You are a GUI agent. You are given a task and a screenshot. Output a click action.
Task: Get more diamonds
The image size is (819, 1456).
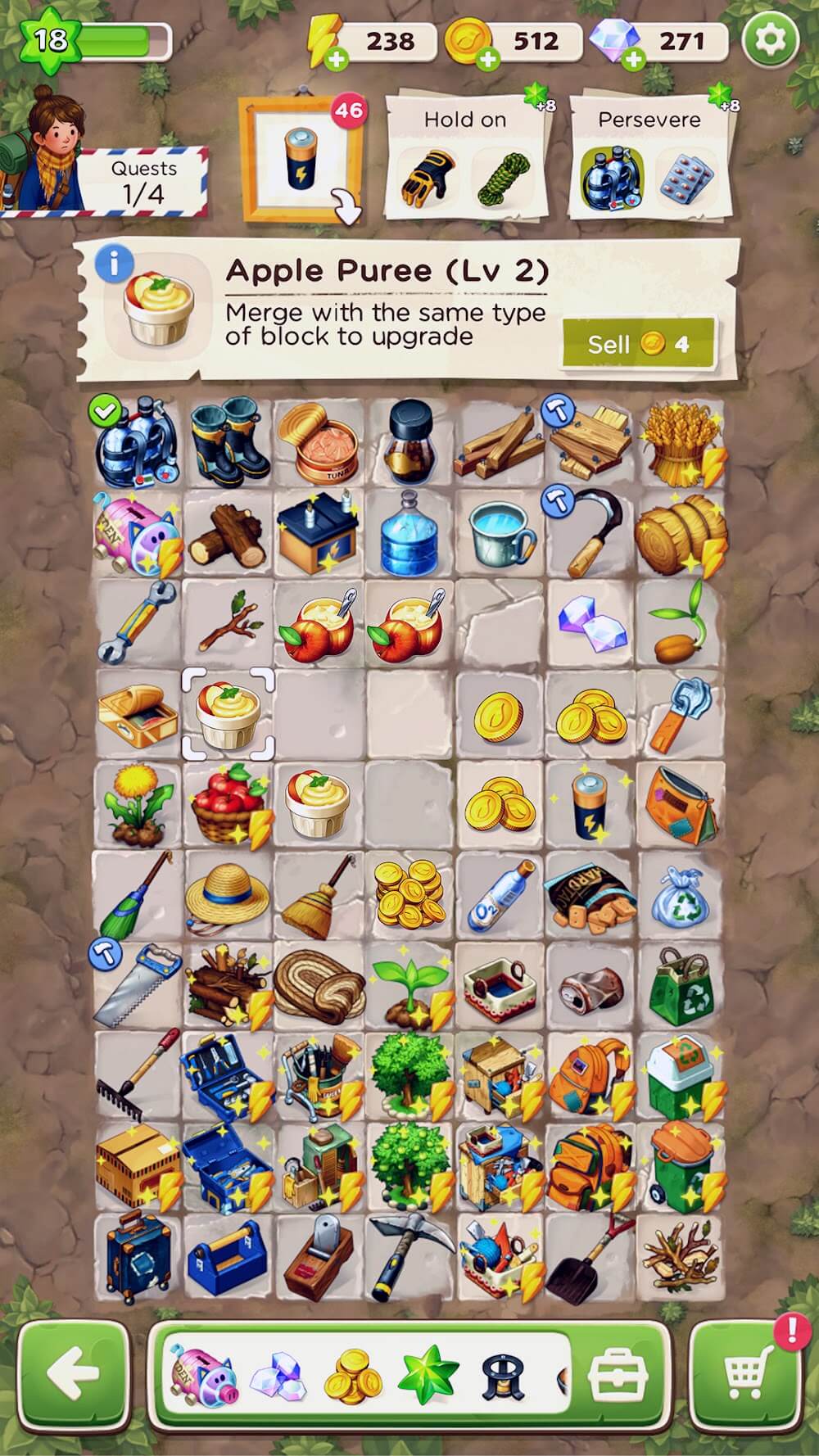(633, 59)
